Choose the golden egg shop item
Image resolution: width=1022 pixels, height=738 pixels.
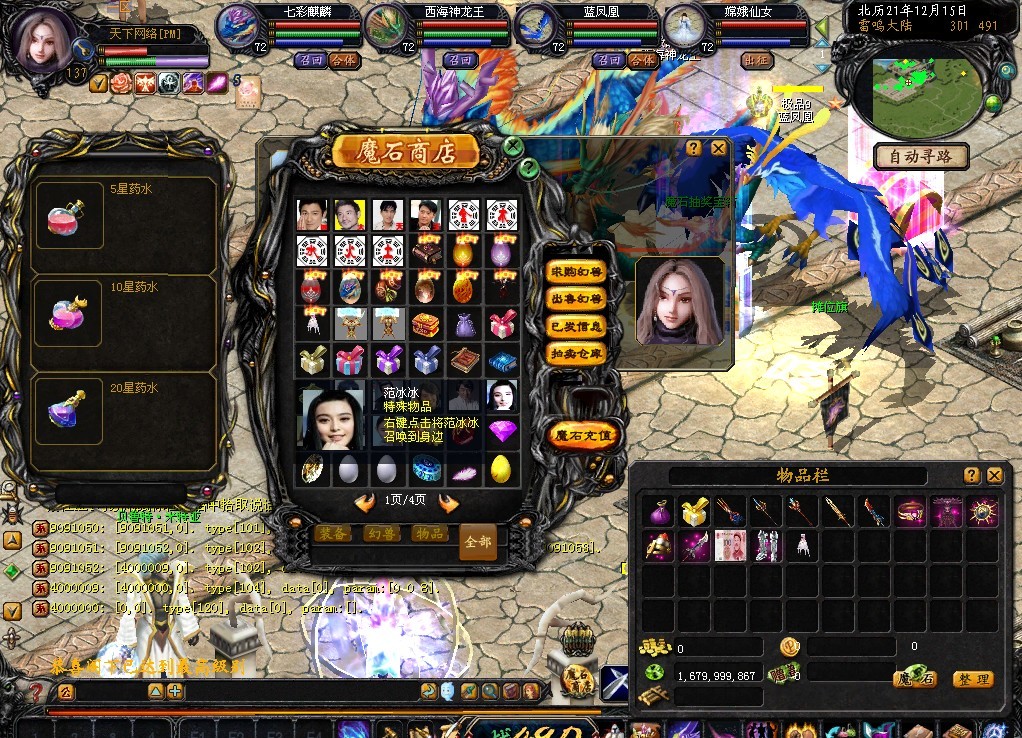tap(500, 468)
